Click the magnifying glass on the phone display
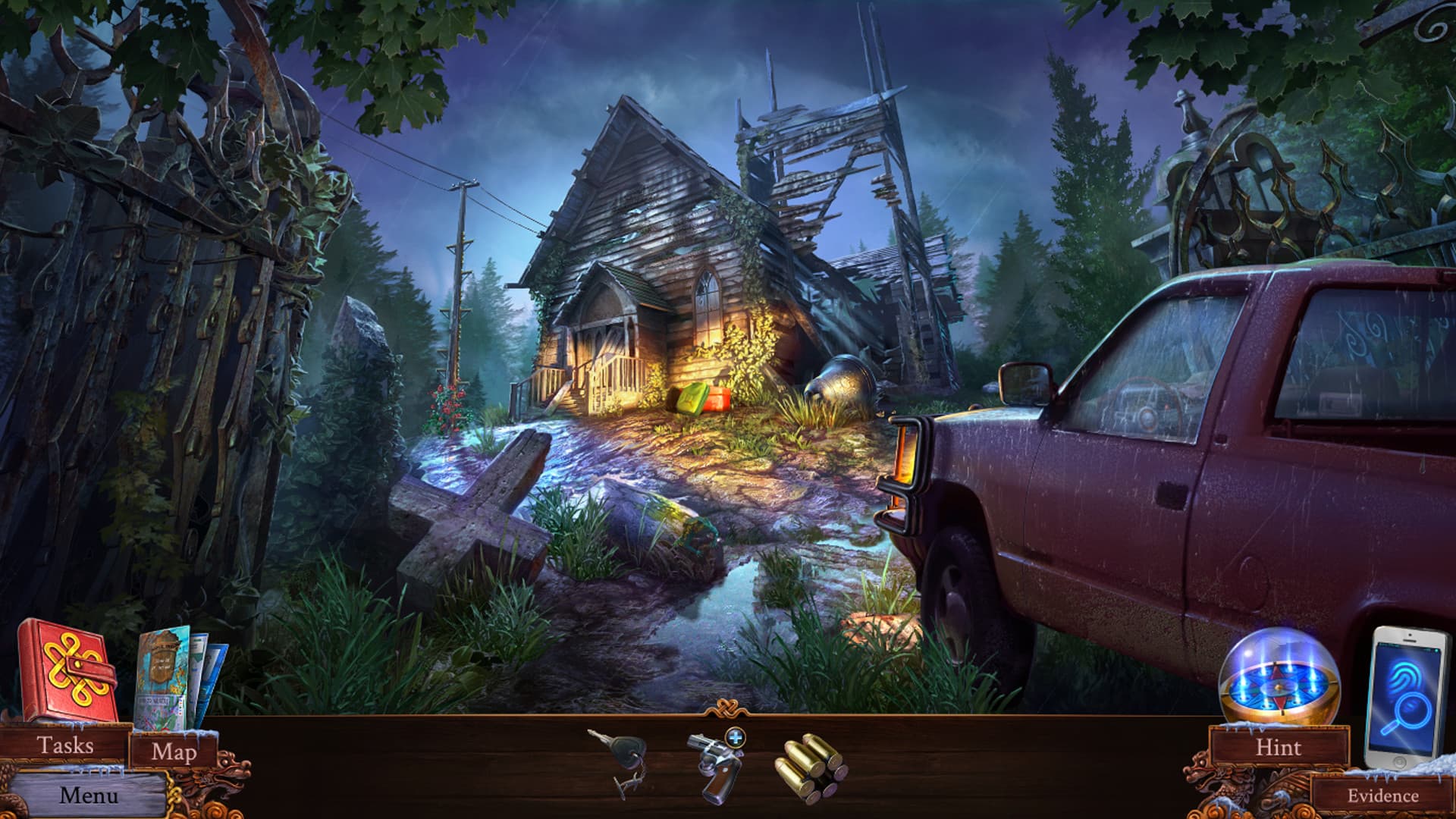Screen dimensions: 1456x819 [1410, 710]
